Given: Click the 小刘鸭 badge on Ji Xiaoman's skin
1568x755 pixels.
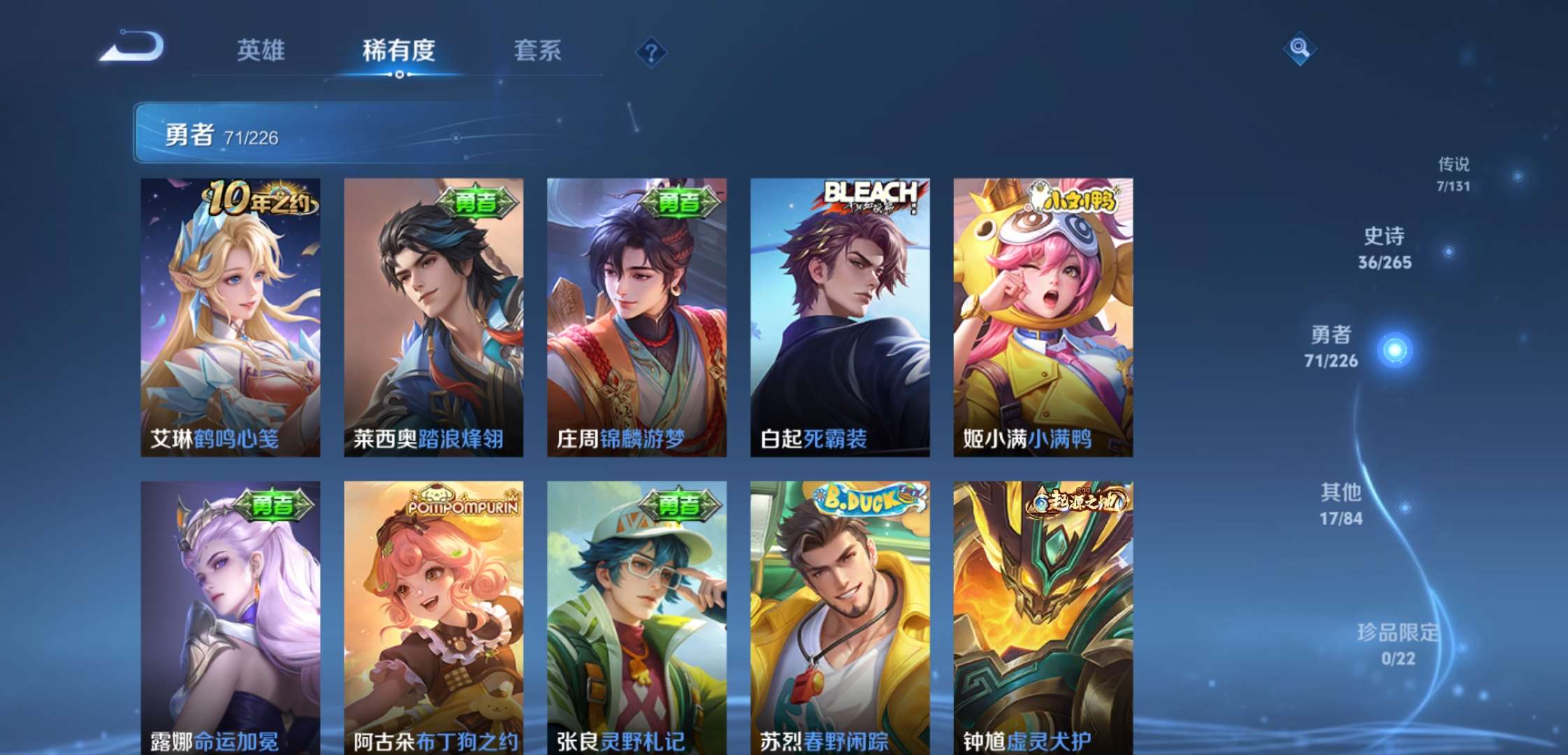Looking at the screenshot, I should coord(1077,198).
